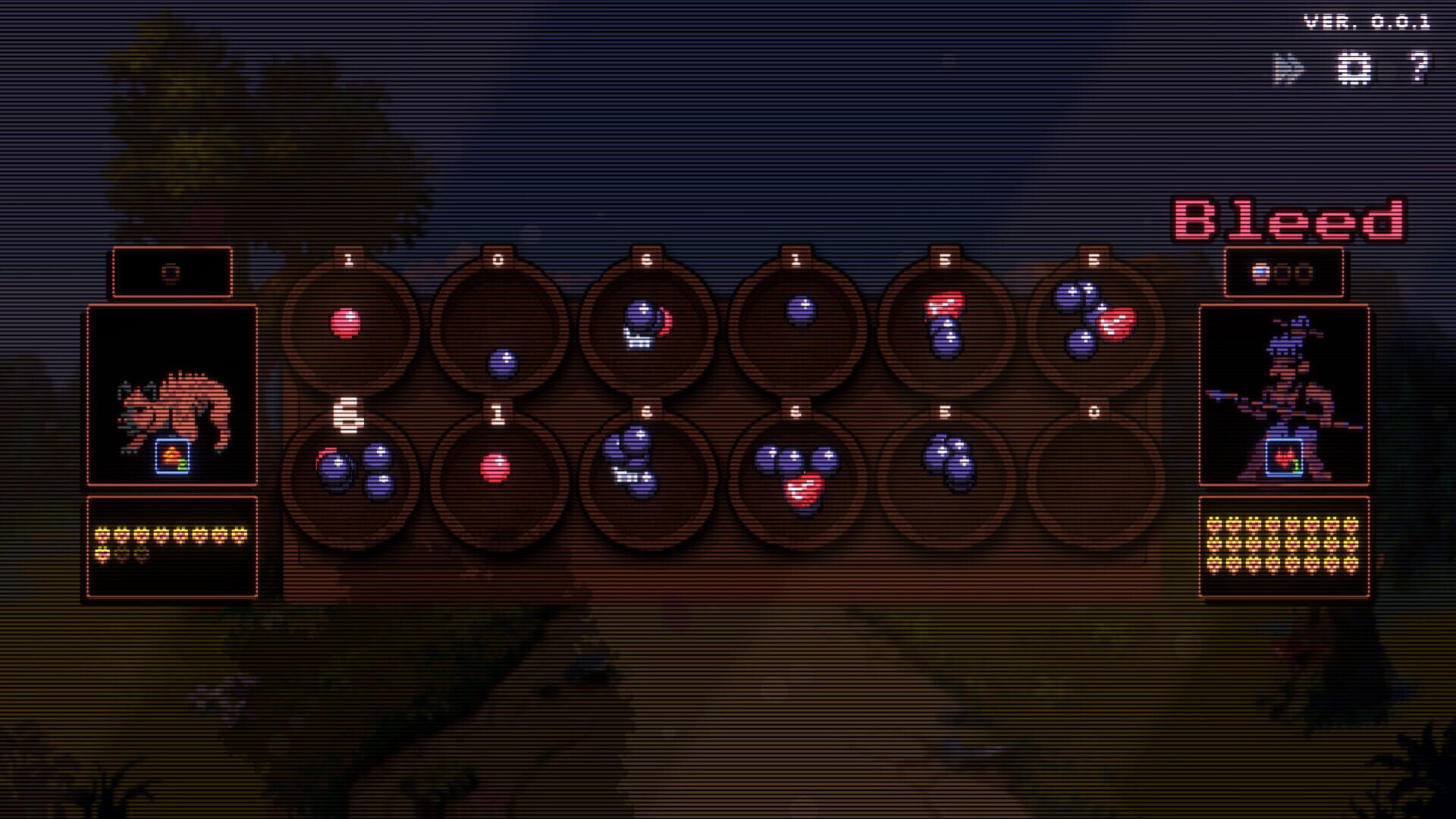Pick the top-left barrel holding one pink berry
This screenshot has width=1456, height=819.
(349, 326)
